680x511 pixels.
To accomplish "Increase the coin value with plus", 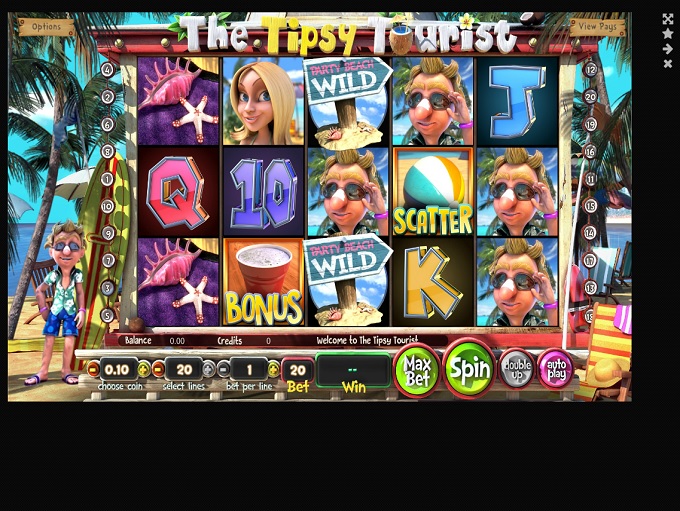I will tap(143, 369).
